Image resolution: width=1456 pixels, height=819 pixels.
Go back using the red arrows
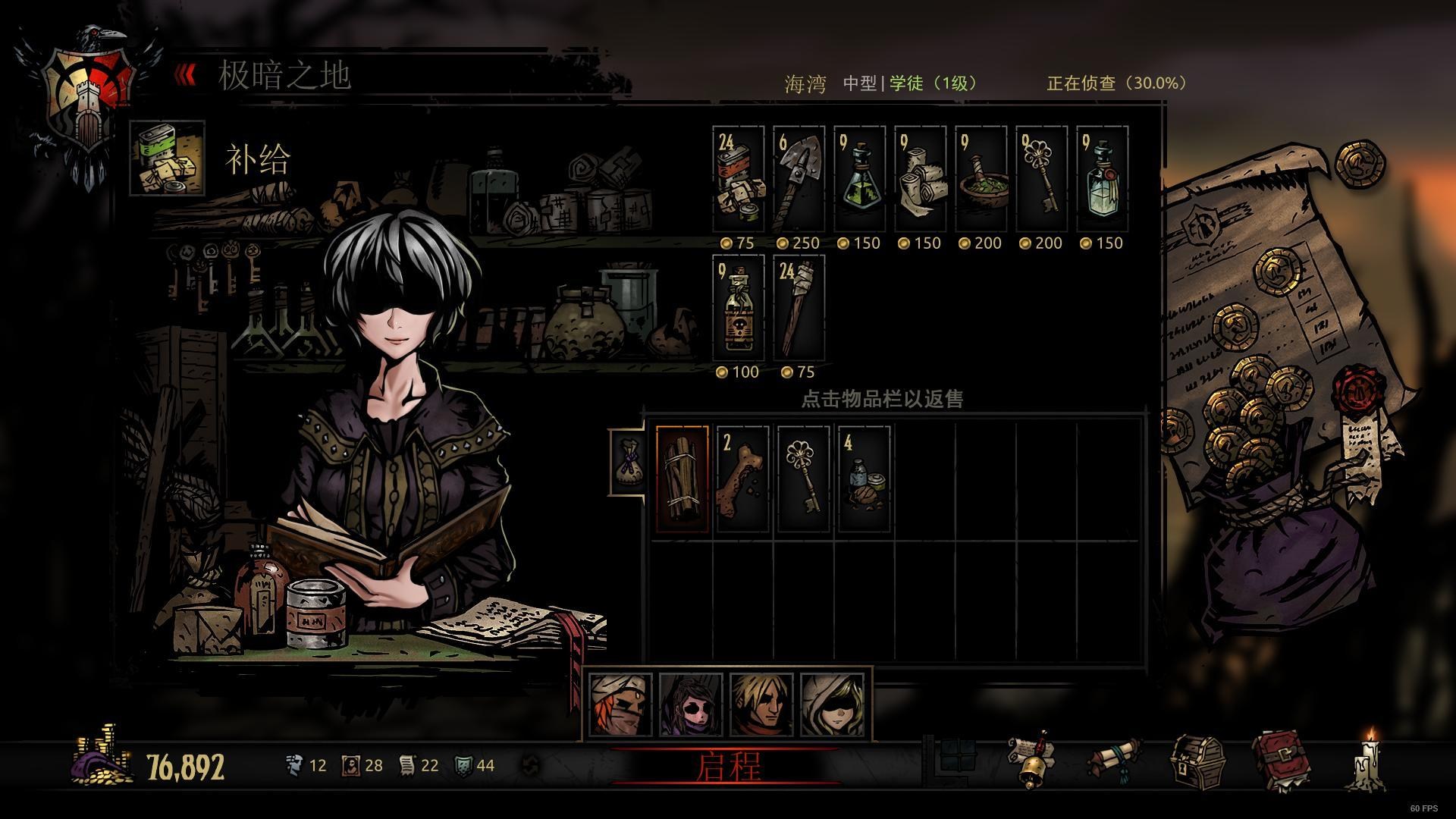186,74
